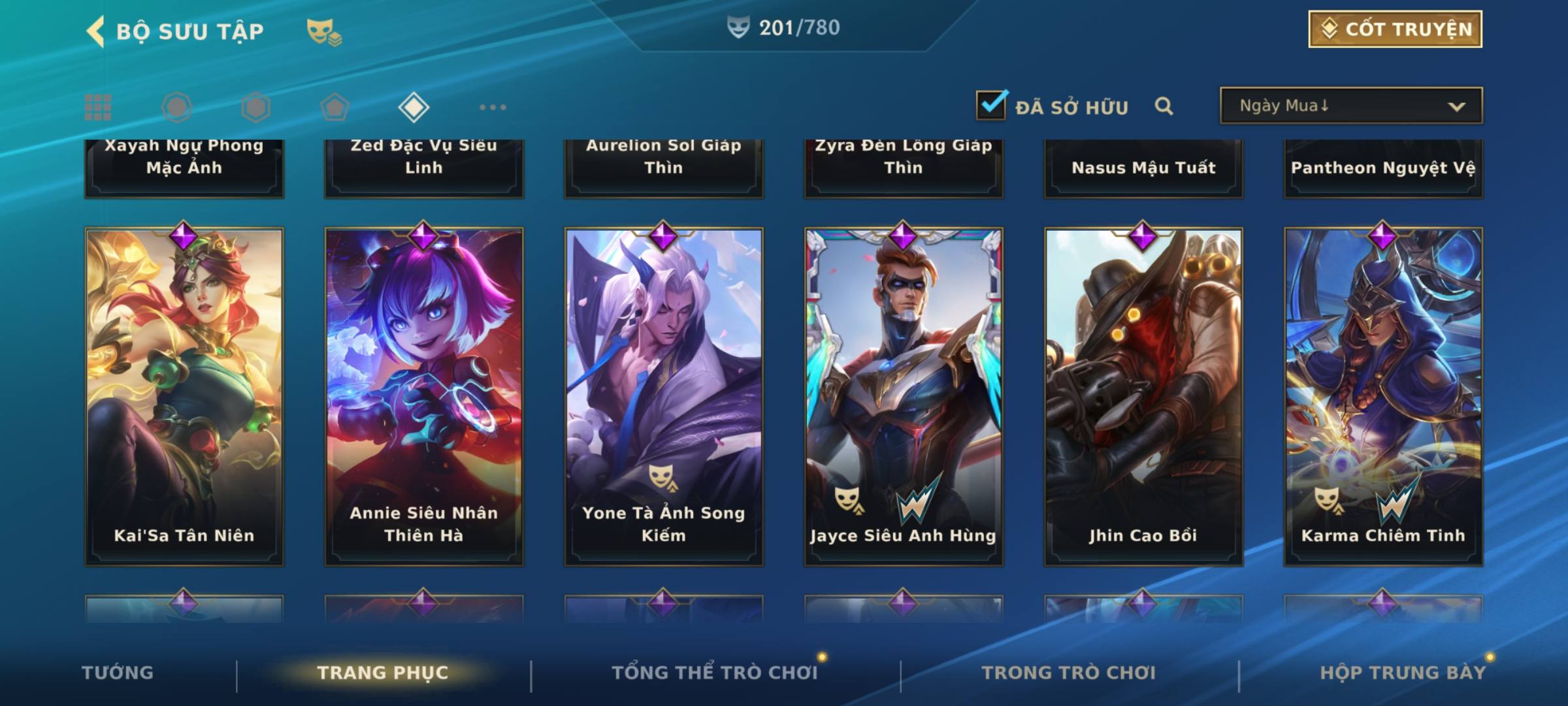Screen dimensions: 1568x706
Task: Select the diamond rarity filter
Action: pos(414,107)
